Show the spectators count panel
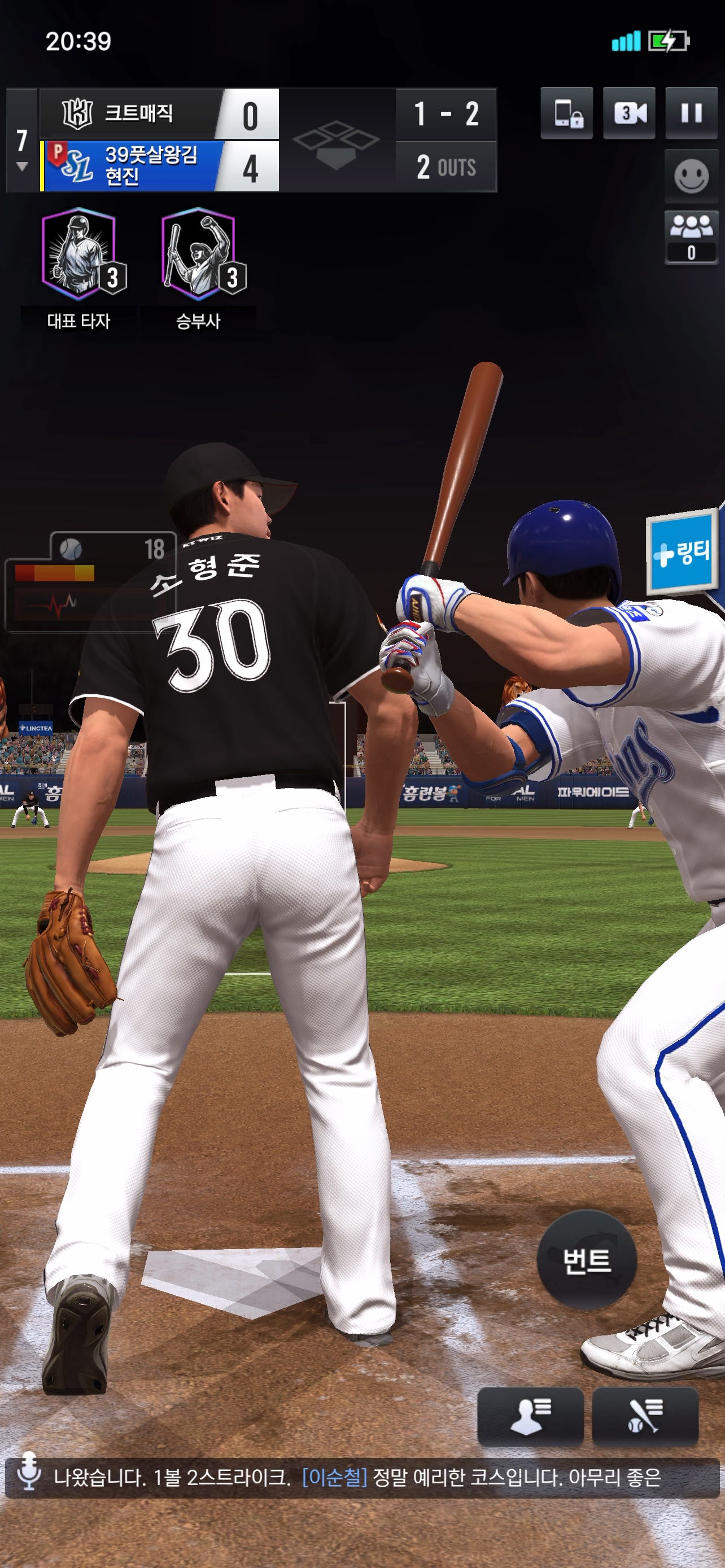 pyautogui.click(x=691, y=238)
